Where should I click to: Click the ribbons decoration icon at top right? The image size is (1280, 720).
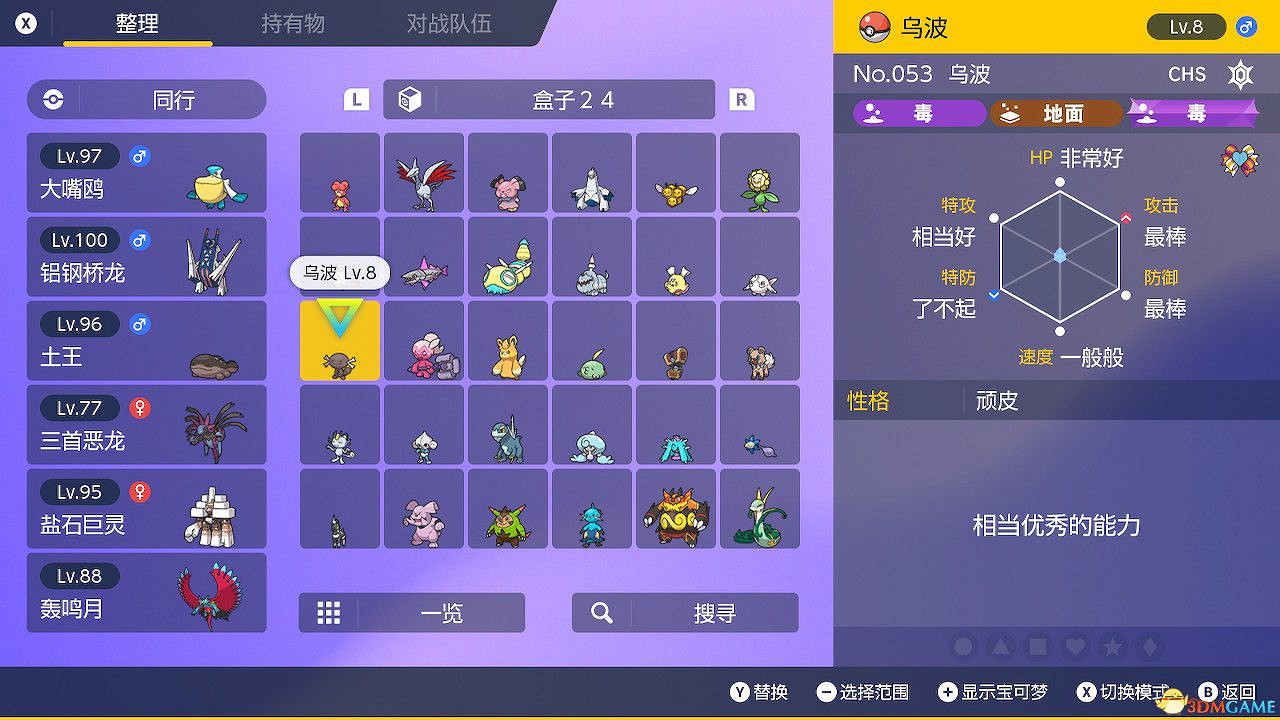coord(1240,157)
